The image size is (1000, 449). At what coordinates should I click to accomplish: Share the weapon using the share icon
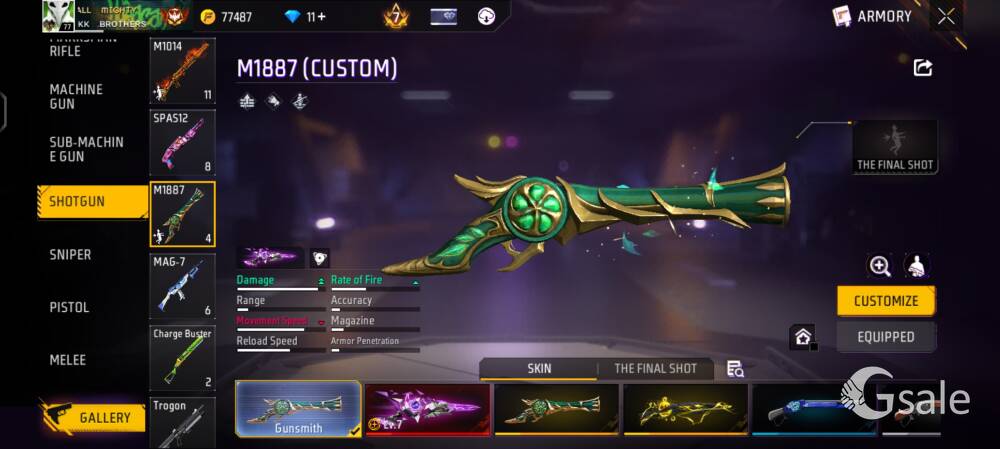tap(923, 67)
